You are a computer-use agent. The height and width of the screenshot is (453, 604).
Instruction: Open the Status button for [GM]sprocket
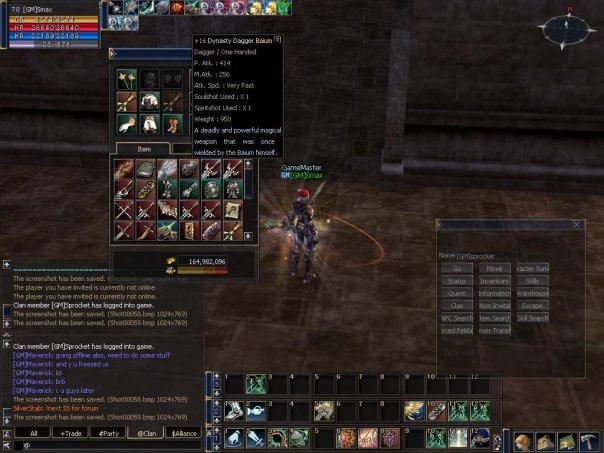point(457,281)
